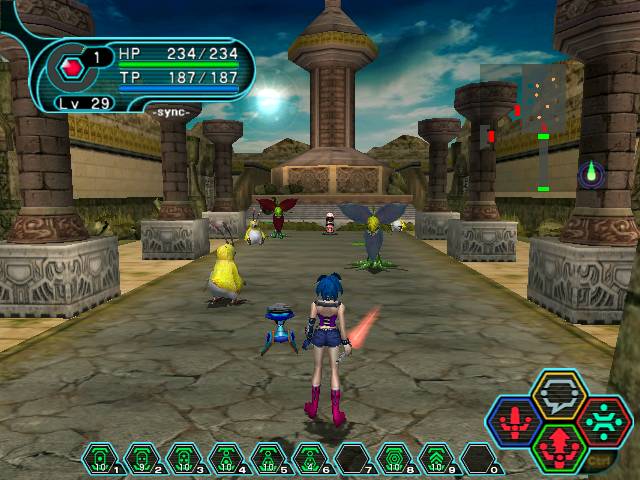The height and width of the screenshot is (480, 640).
Task: Open the chat bubble hexagon in action palette
Action: point(558,396)
